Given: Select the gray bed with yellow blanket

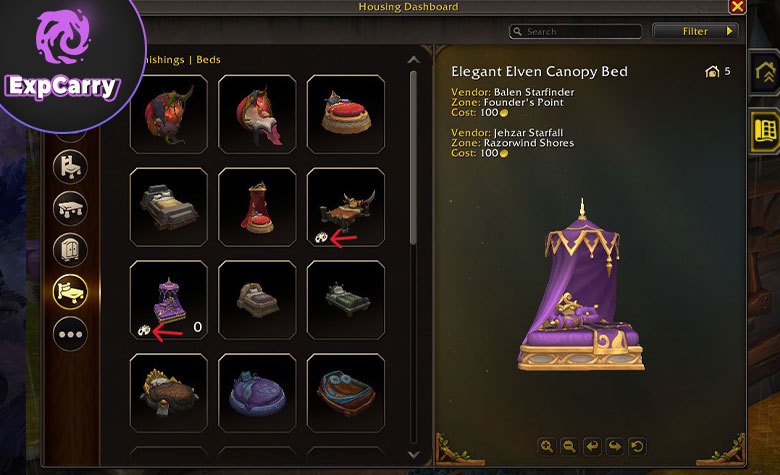Looking at the screenshot, I should coord(169,206).
